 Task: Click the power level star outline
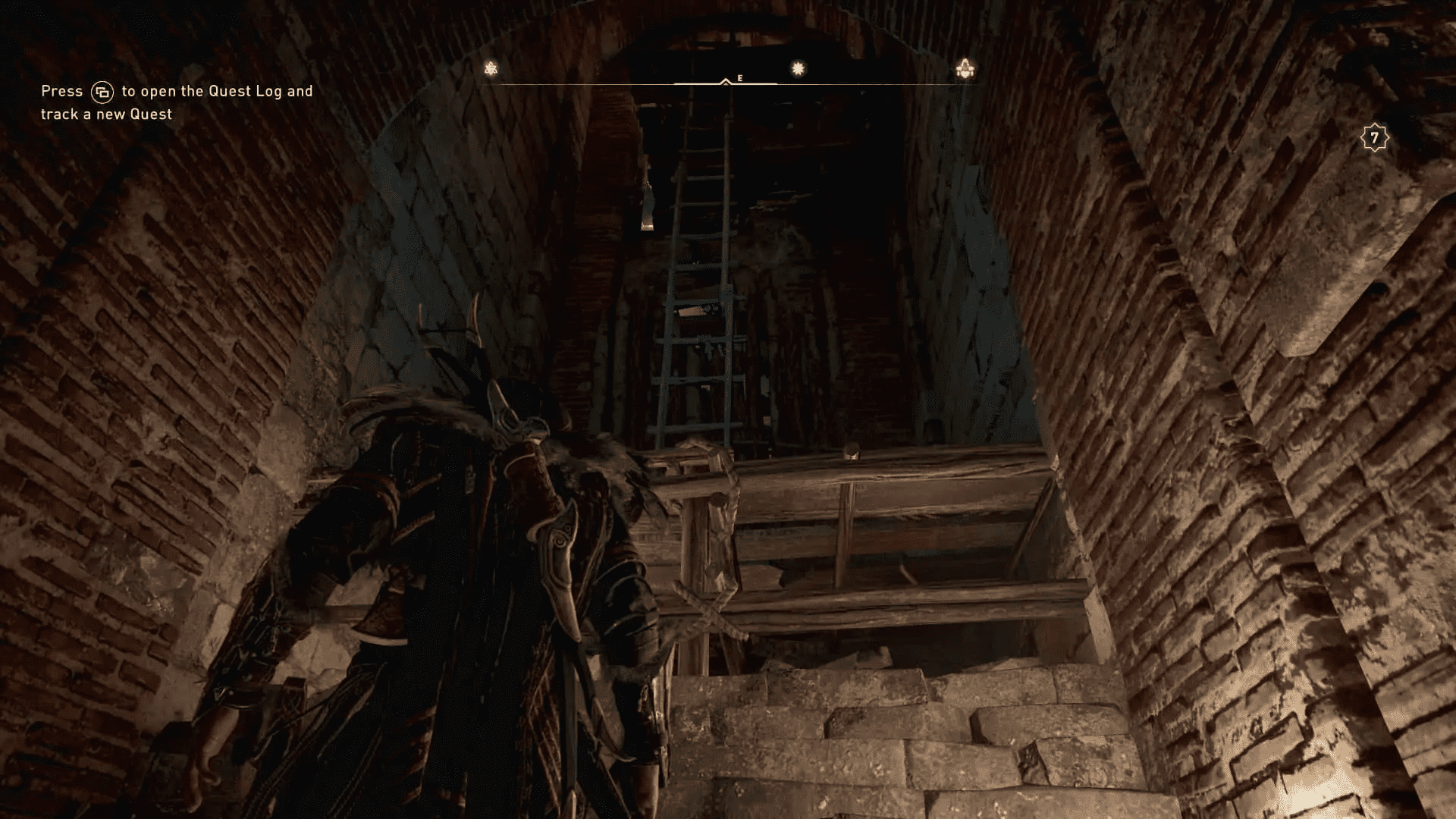1373,137
